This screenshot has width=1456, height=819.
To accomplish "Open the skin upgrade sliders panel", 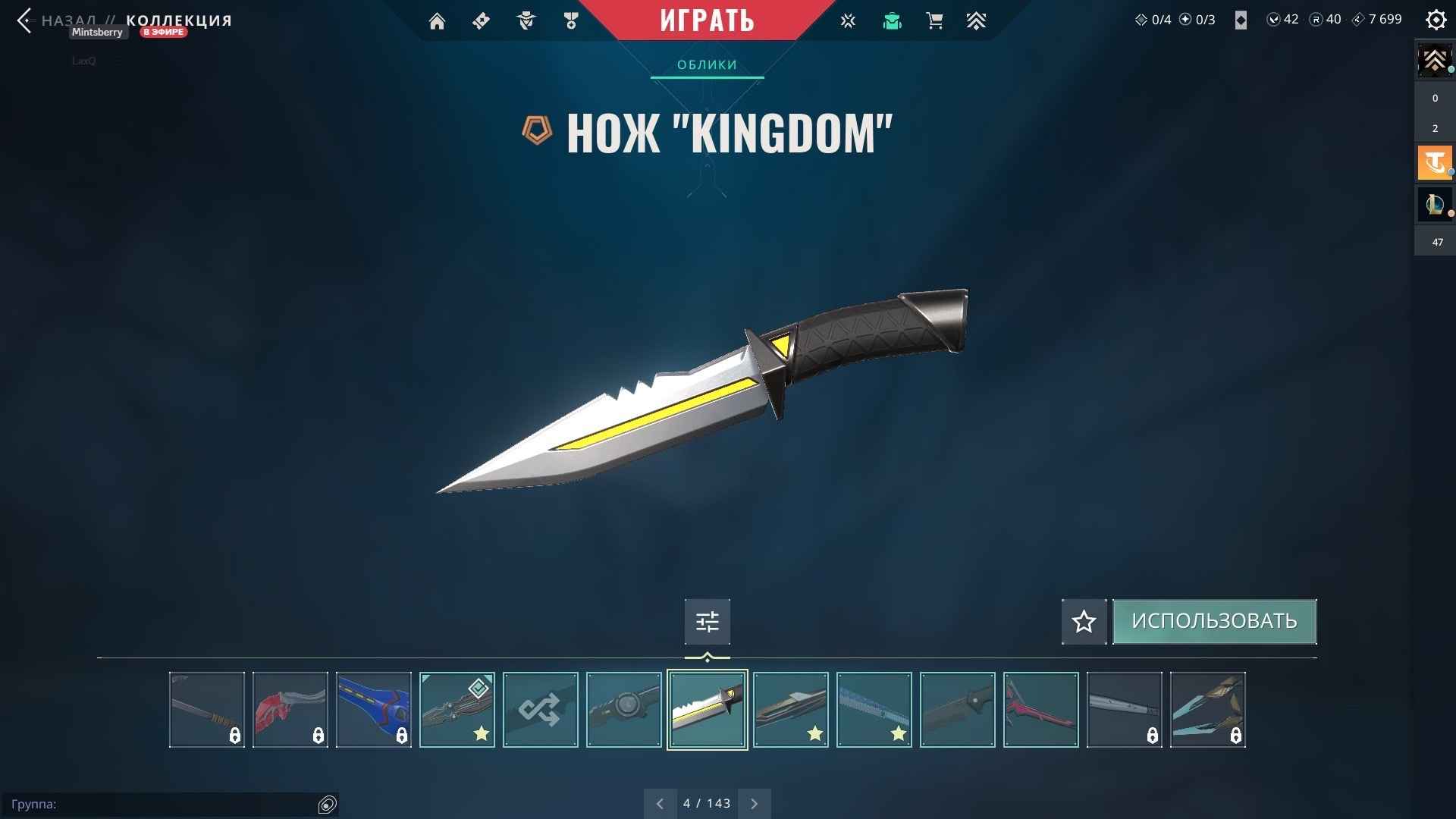I will coord(707,621).
